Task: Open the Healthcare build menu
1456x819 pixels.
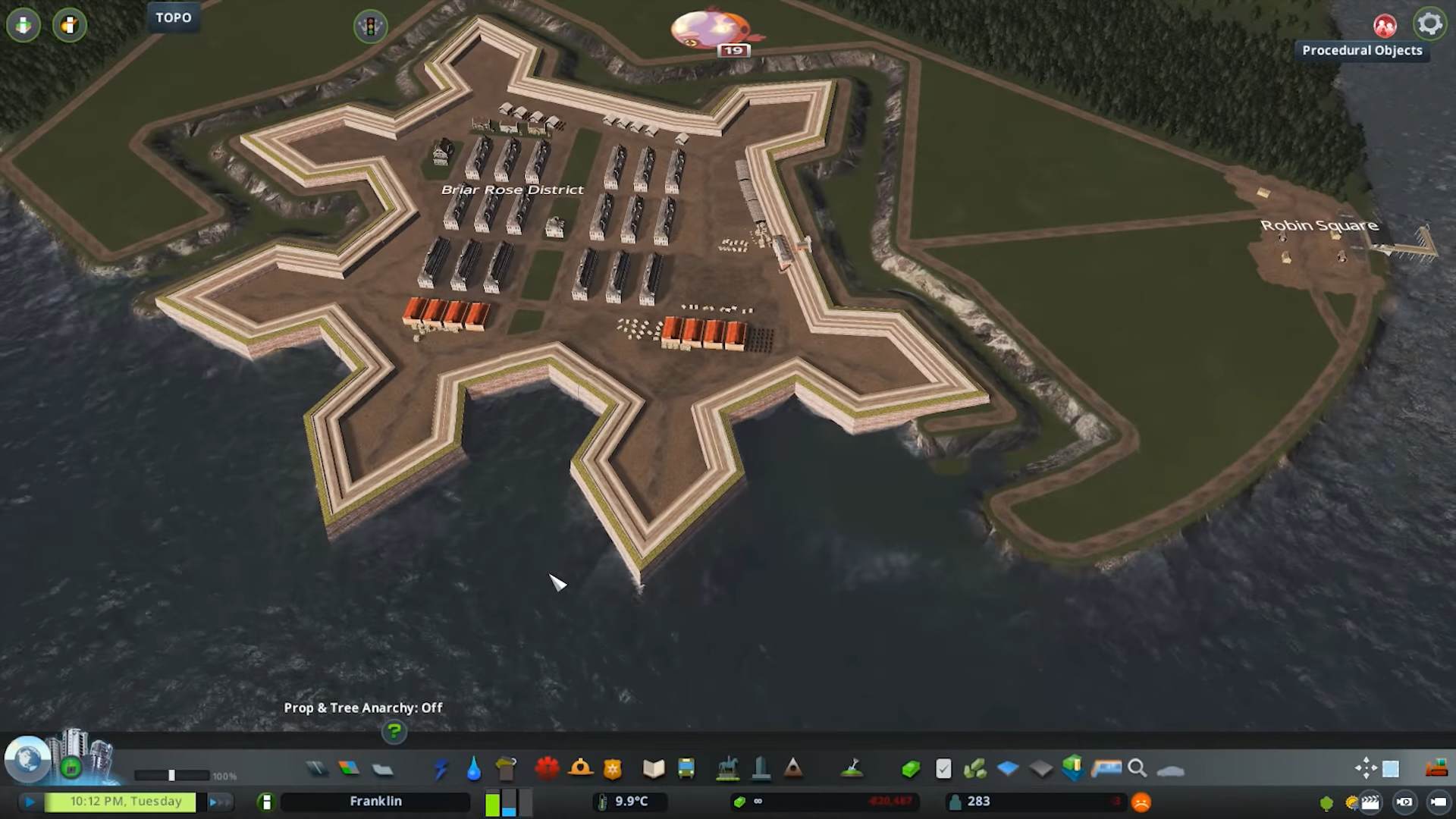Action: click(x=546, y=769)
